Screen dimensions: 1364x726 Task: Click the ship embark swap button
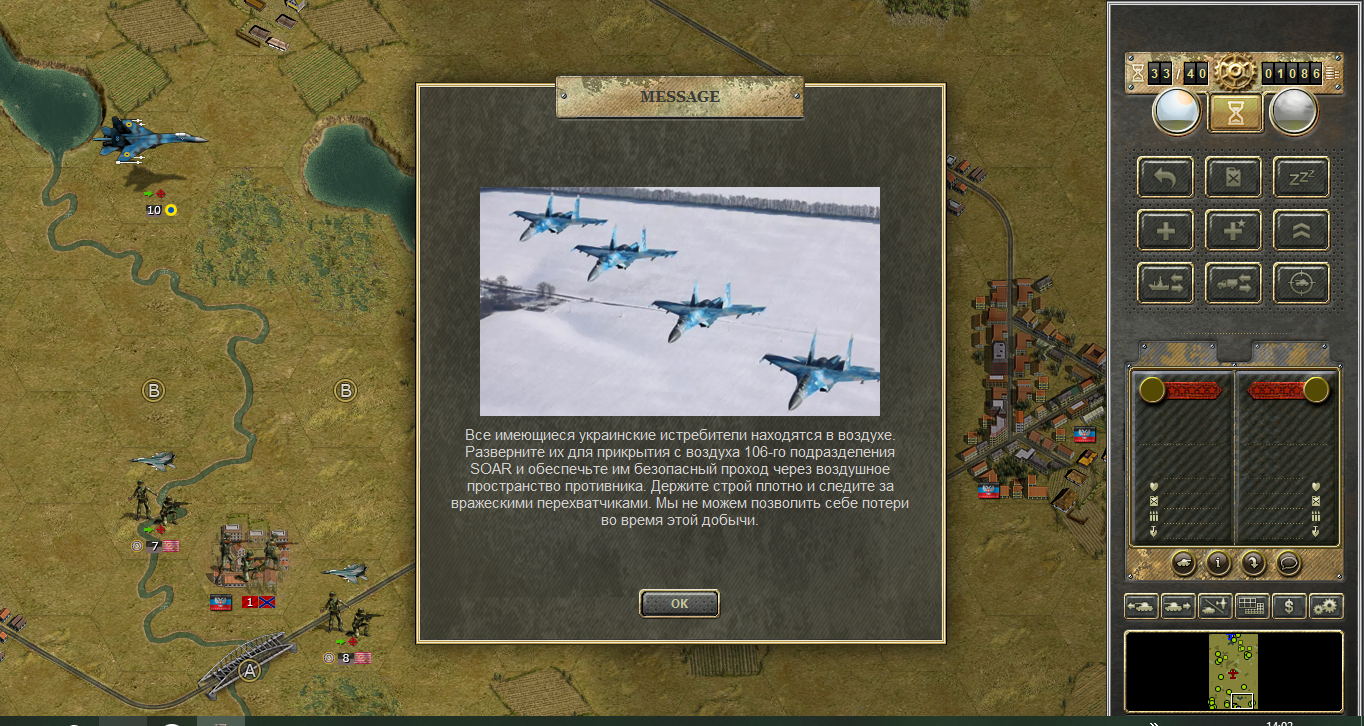(1165, 284)
